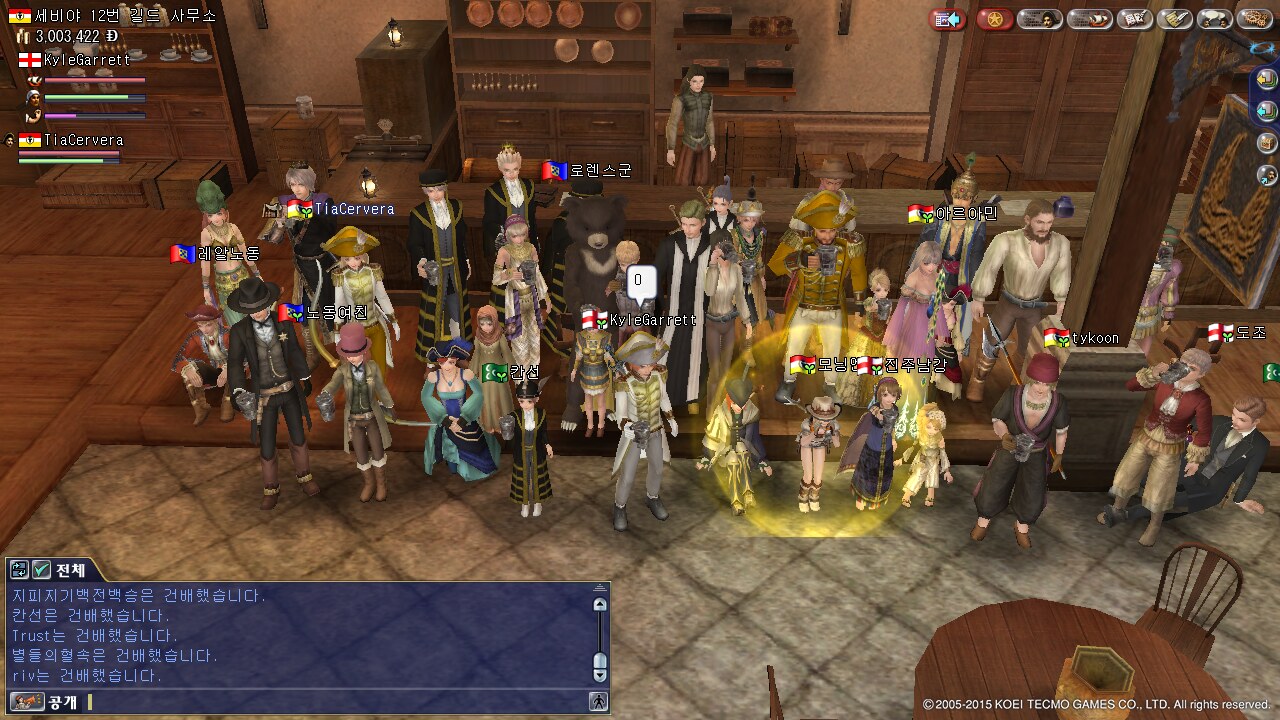Open the parchment and feather pen menu

(x=1175, y=19)
